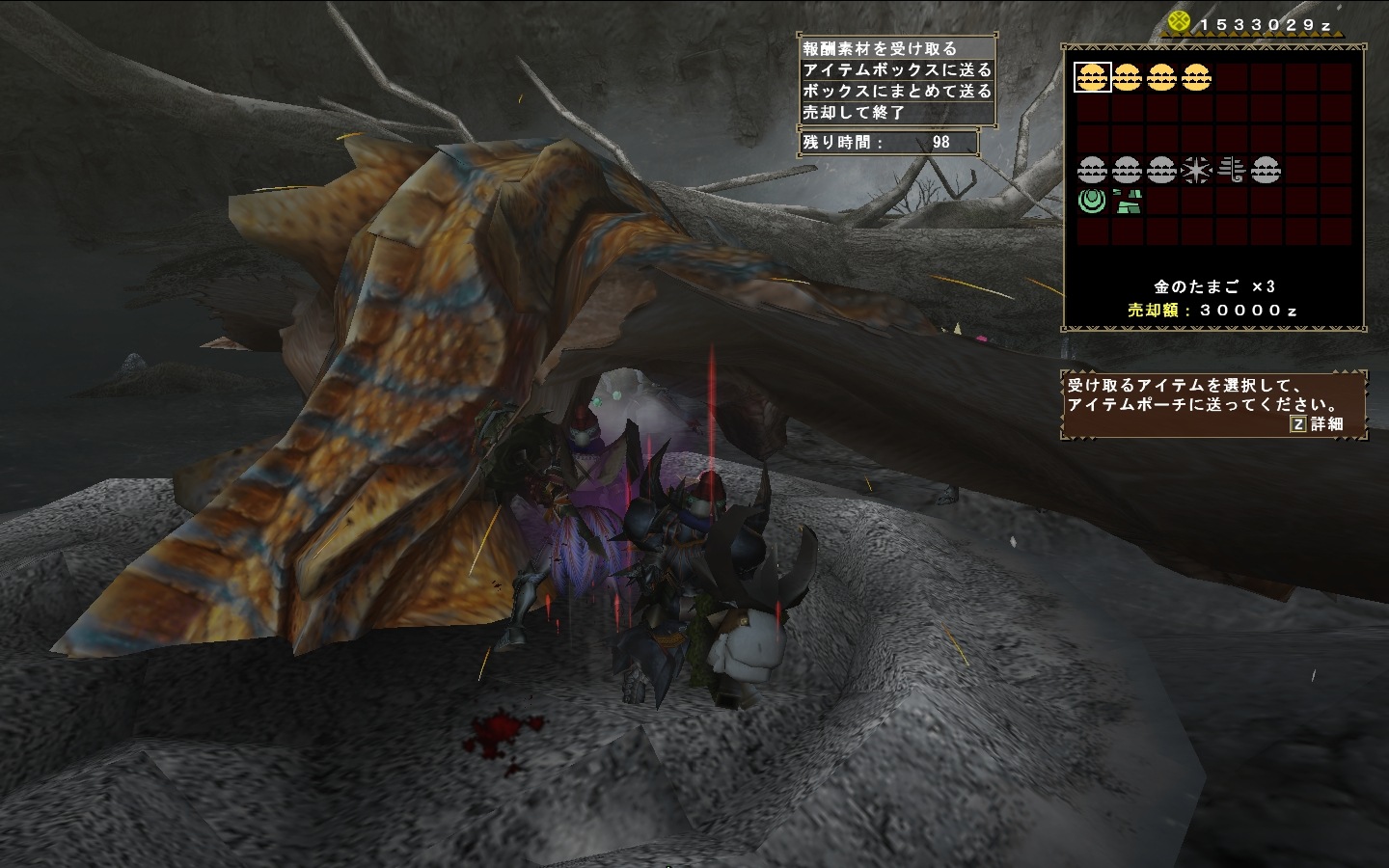The width and height of the screenshot is (1389, 868).
Task: Pick the grey starburst reward item
Action: pyautogui.click(x=1196, y=171)
